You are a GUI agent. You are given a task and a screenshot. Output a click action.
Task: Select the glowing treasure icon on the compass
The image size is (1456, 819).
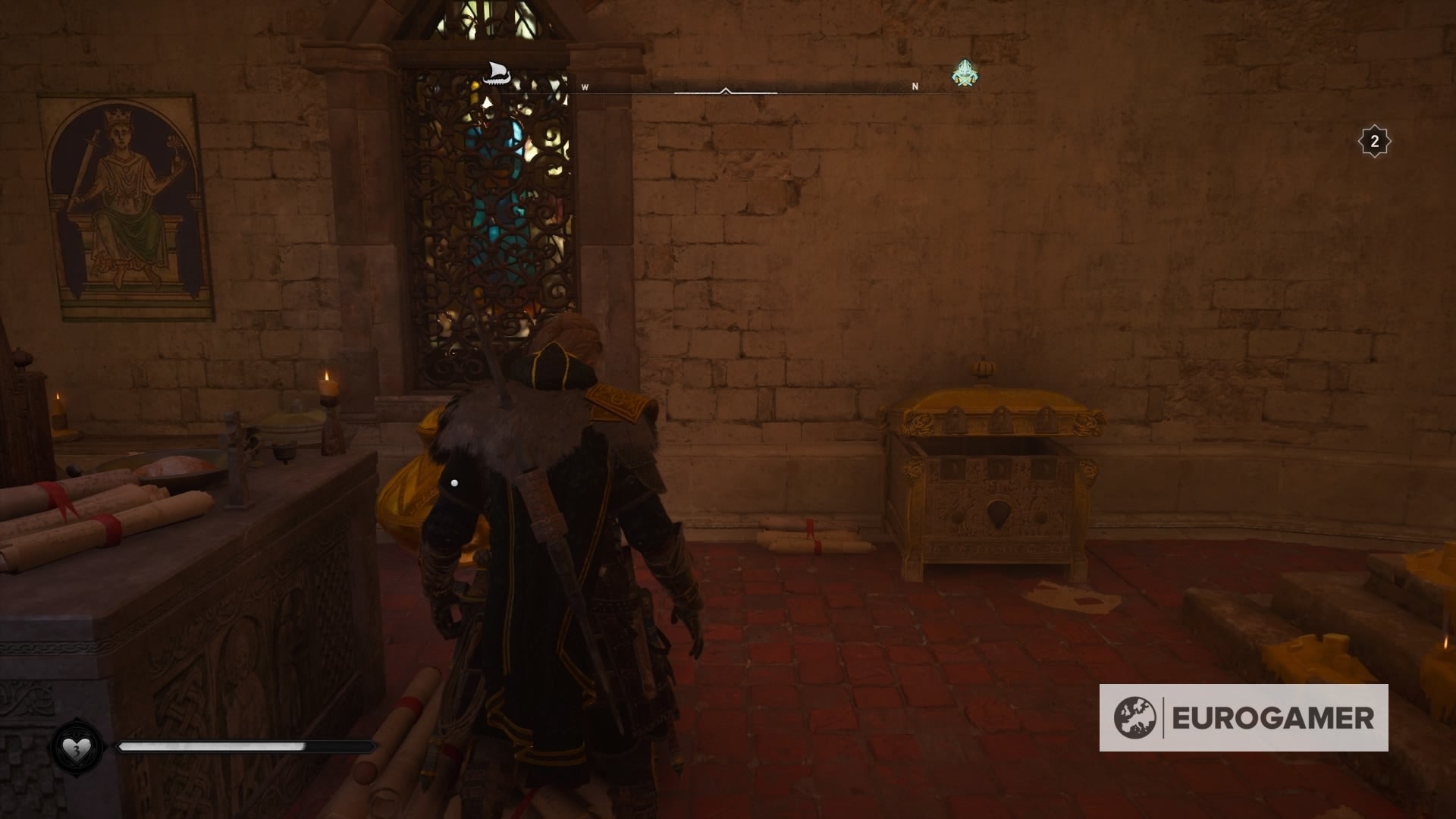963,72
